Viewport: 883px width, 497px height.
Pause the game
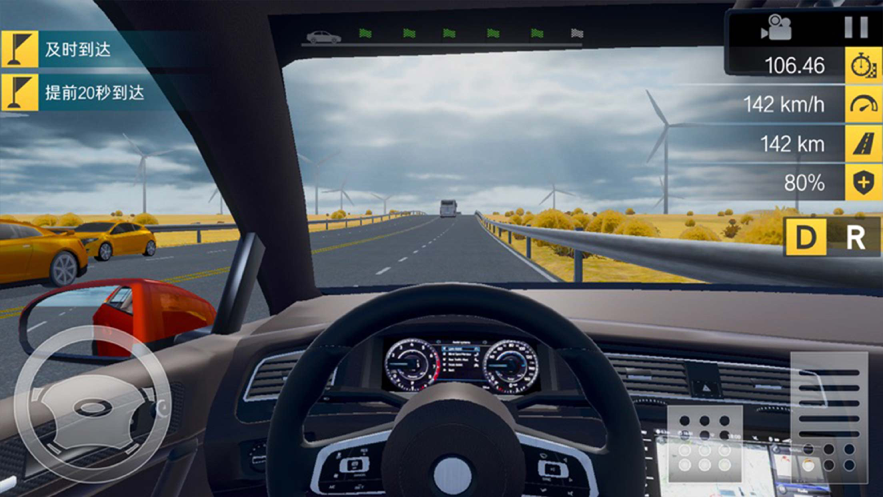[x=856, y=27]
